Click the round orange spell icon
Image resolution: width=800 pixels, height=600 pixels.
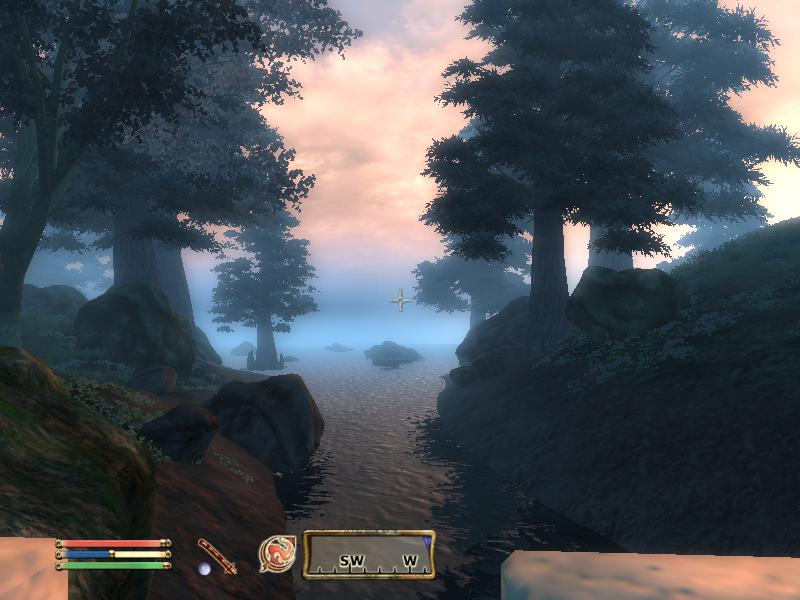click(277, 554)
